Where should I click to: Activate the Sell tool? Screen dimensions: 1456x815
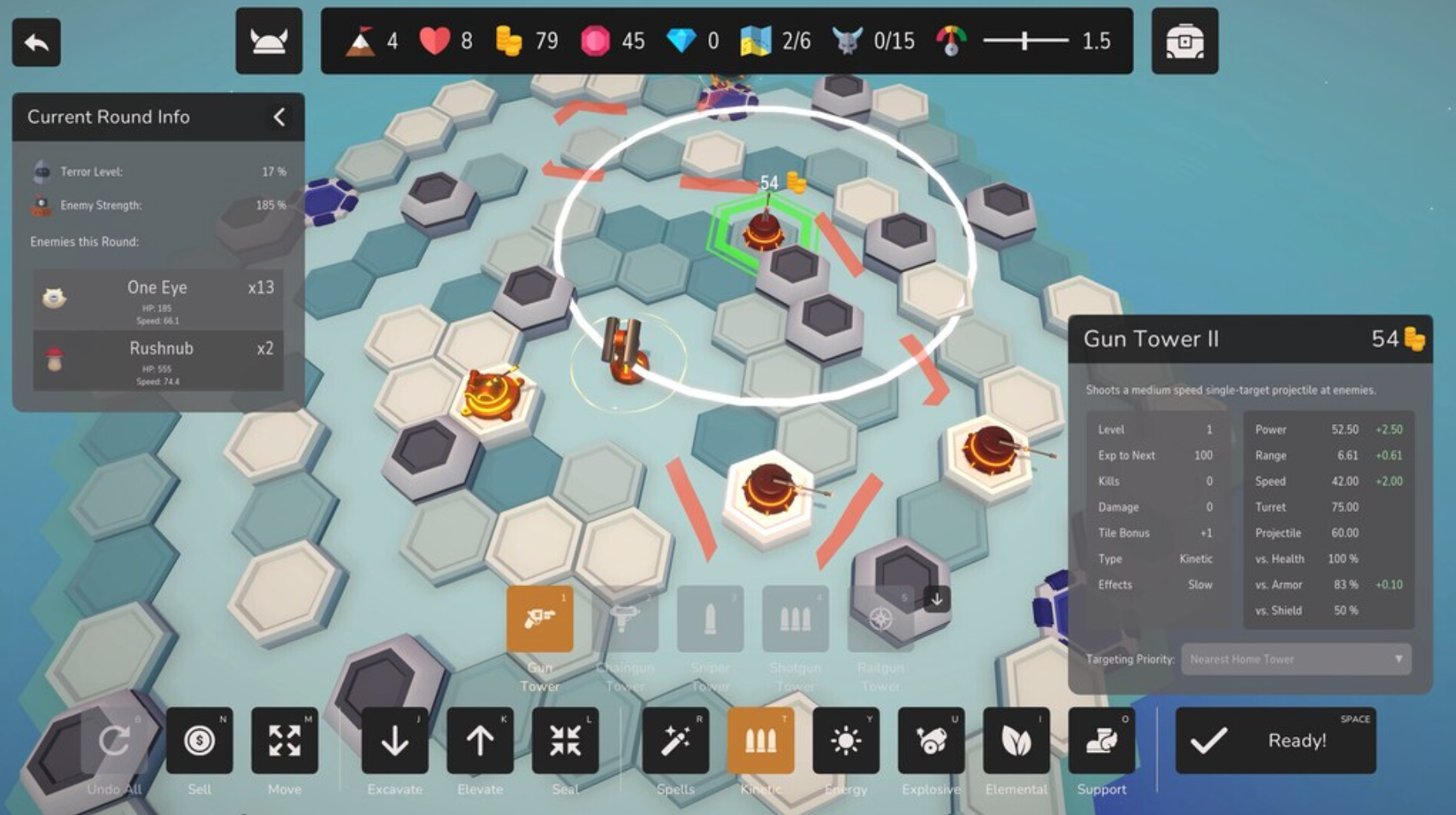point(199,741)
